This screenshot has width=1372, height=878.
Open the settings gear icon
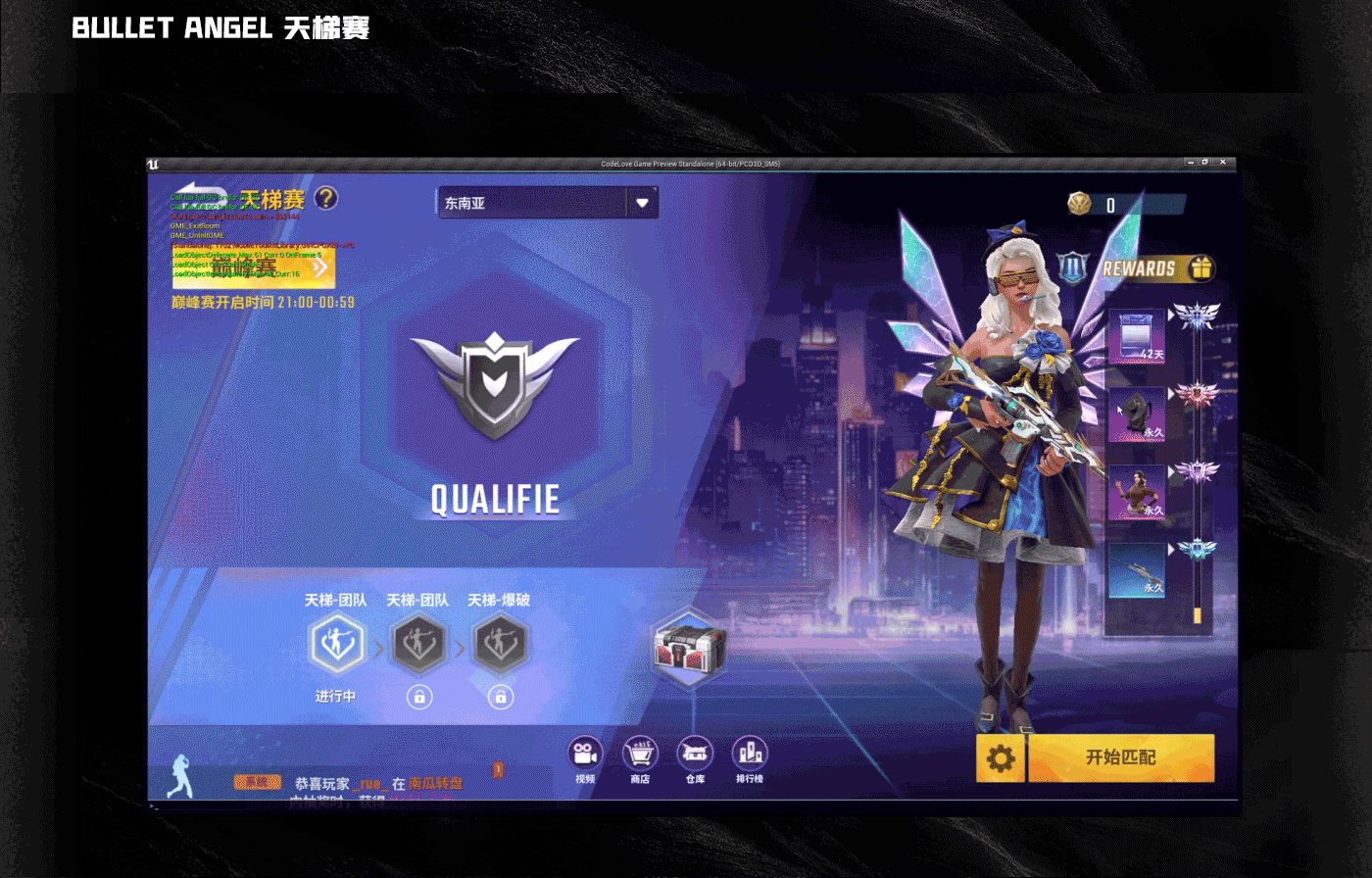pyautogui.click(x=1001, y=757)
